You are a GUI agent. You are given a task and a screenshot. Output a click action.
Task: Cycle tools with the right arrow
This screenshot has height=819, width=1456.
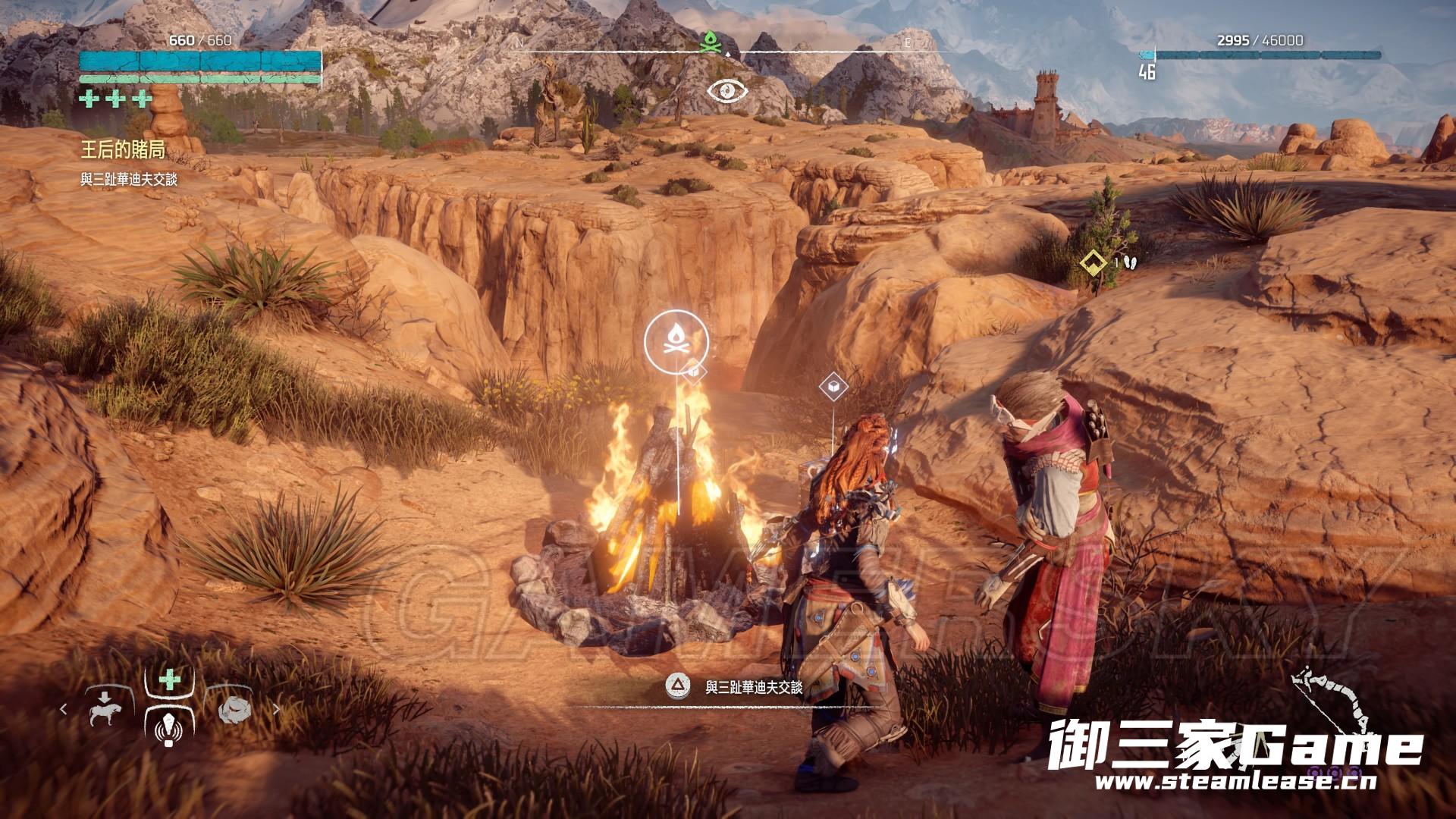276,709
